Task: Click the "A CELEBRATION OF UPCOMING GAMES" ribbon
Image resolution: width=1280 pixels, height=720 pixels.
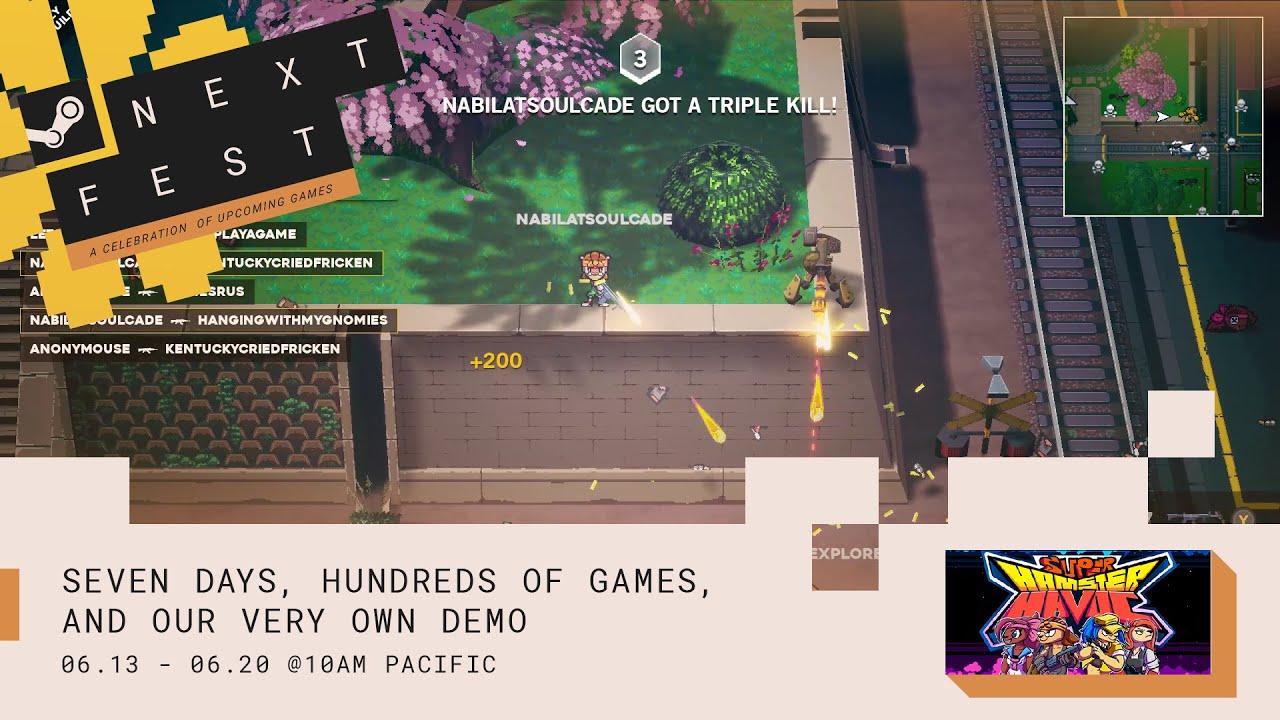Action: [x=215, y=219]
